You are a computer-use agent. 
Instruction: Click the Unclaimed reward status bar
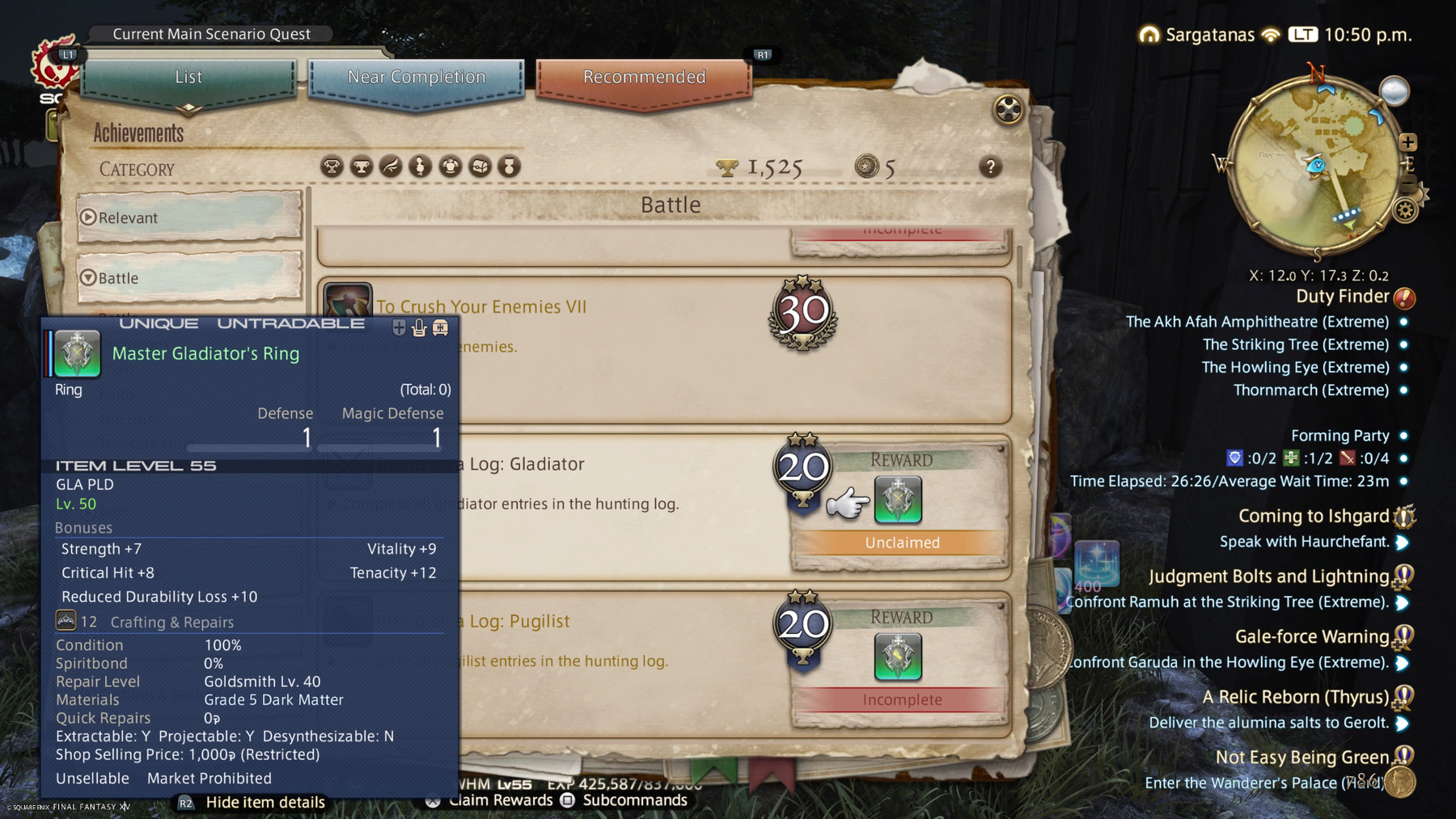[x=902, y=542]
